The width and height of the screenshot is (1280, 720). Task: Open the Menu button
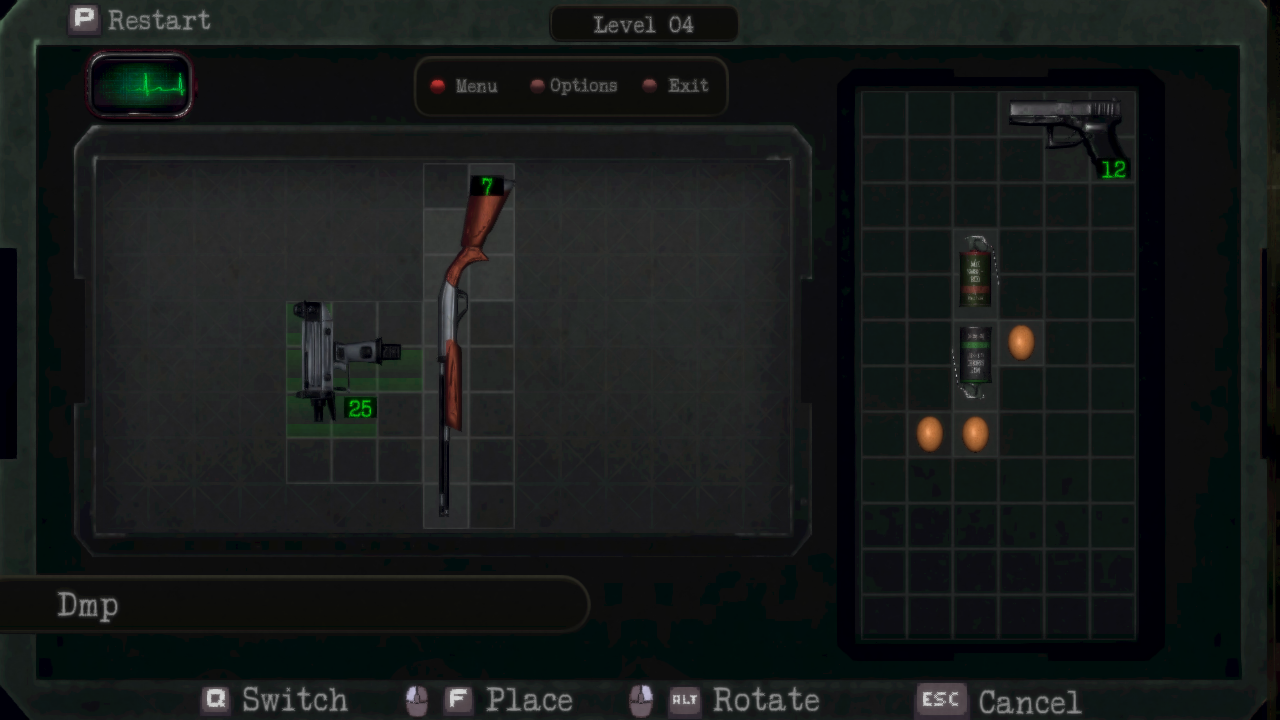(465, 86)
